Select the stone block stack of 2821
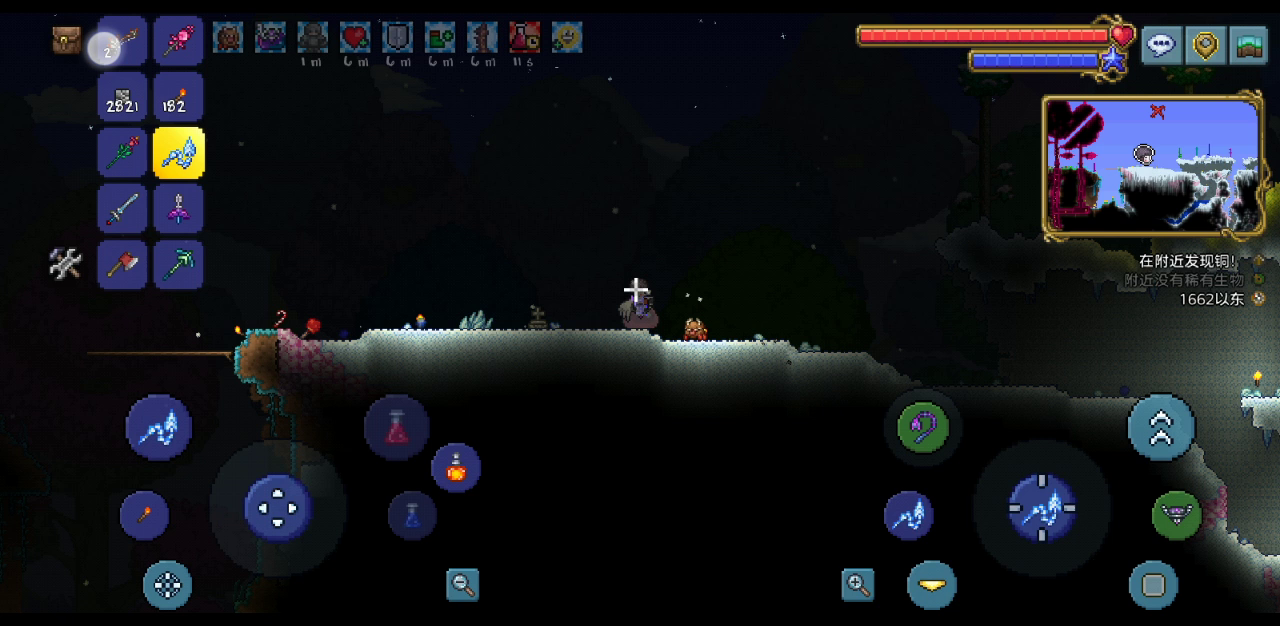Viewport: 1280px width, 626px height. (123, 97)
